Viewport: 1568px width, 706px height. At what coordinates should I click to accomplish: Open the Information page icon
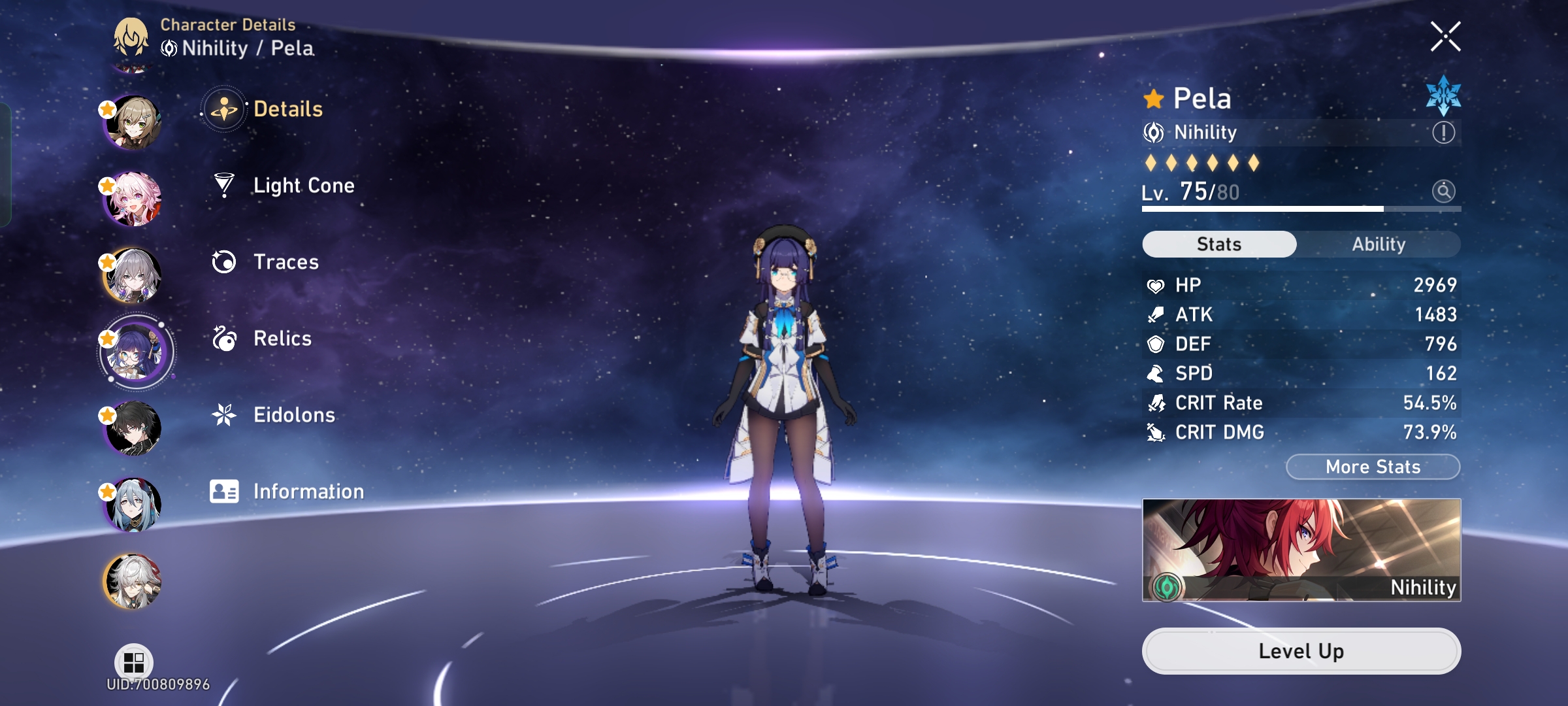224,490
